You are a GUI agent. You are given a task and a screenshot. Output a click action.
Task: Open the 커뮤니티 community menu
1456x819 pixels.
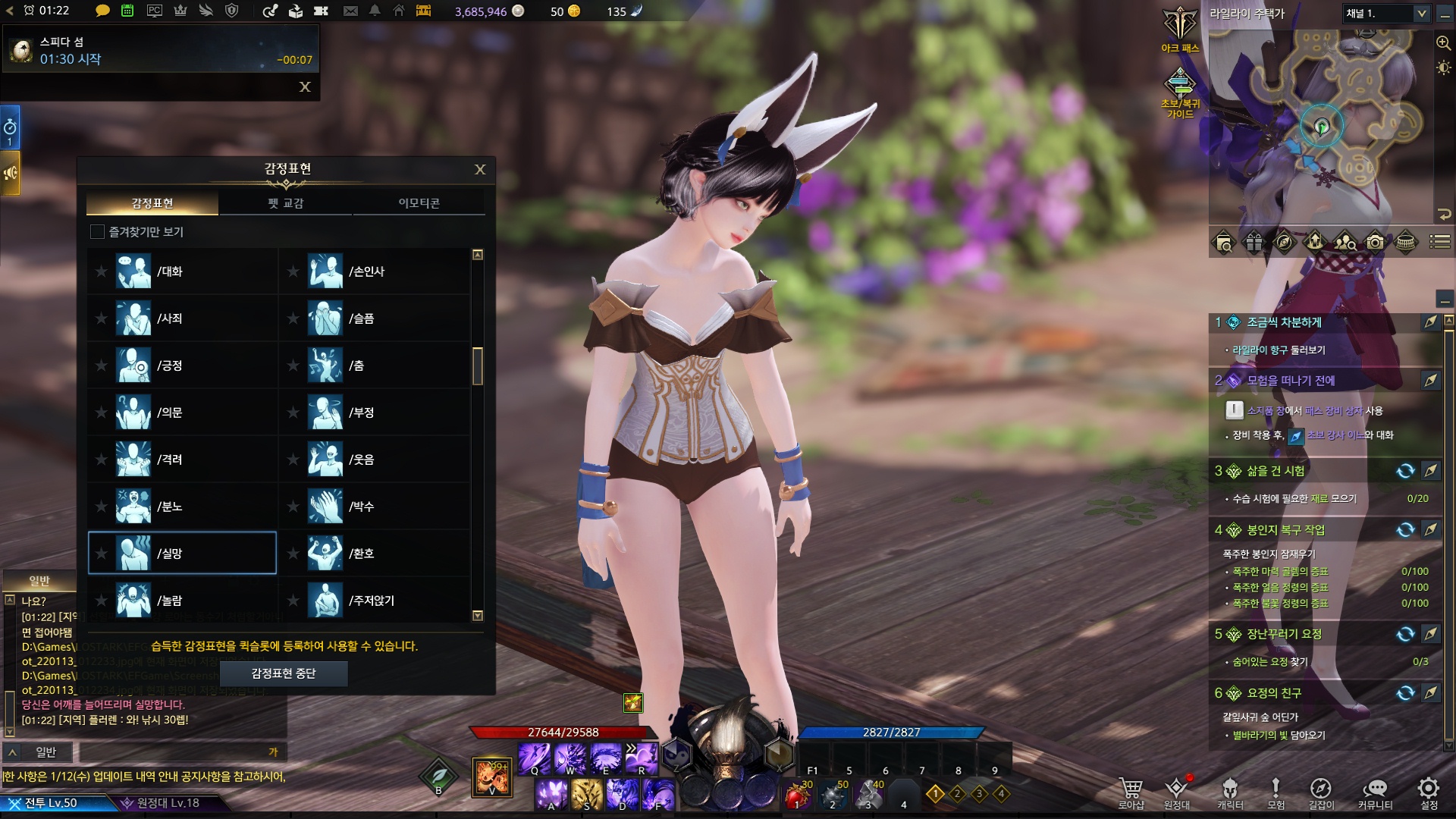click(1375, 791)
